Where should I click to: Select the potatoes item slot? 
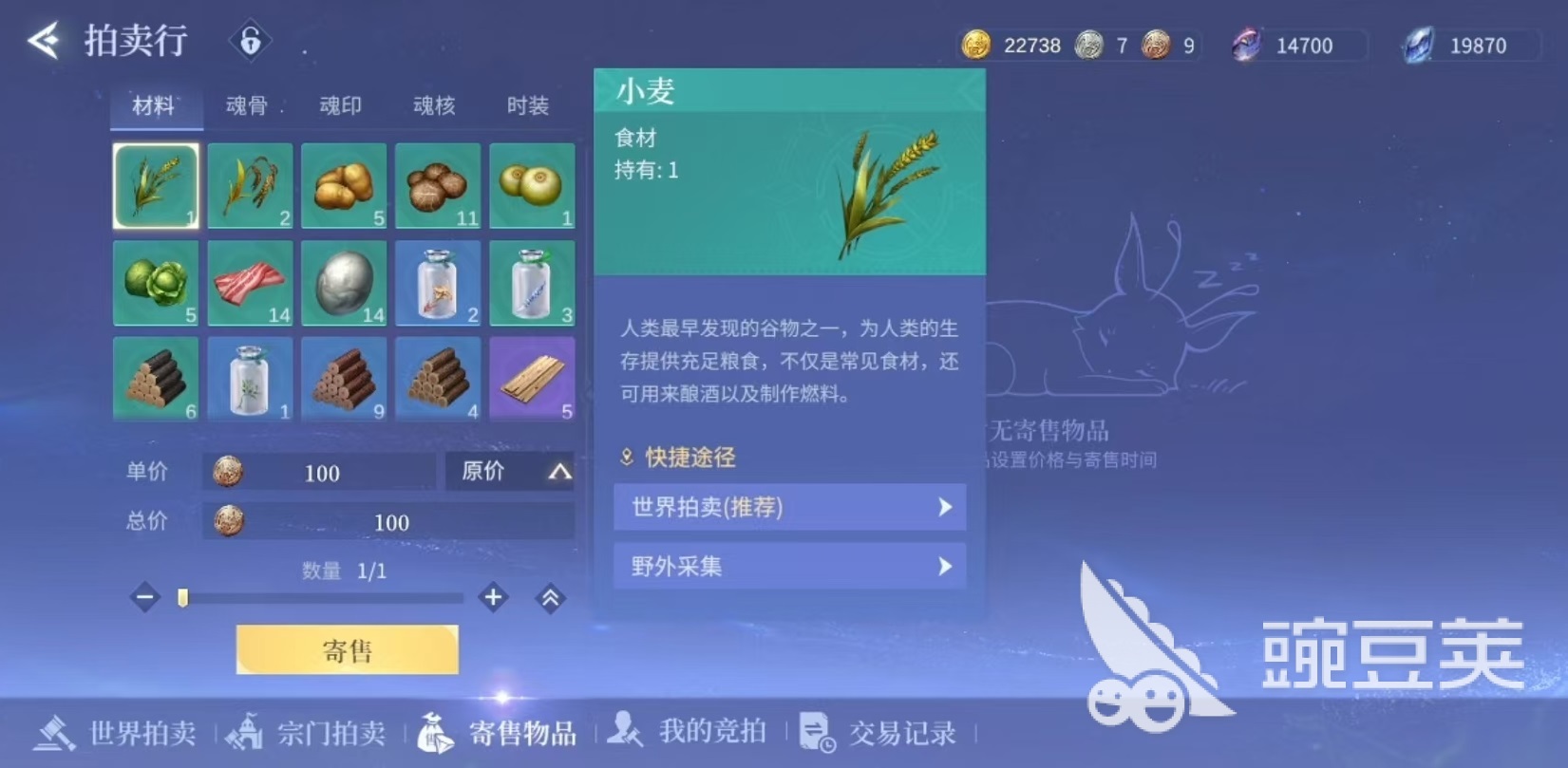click(x=344, y=186)
